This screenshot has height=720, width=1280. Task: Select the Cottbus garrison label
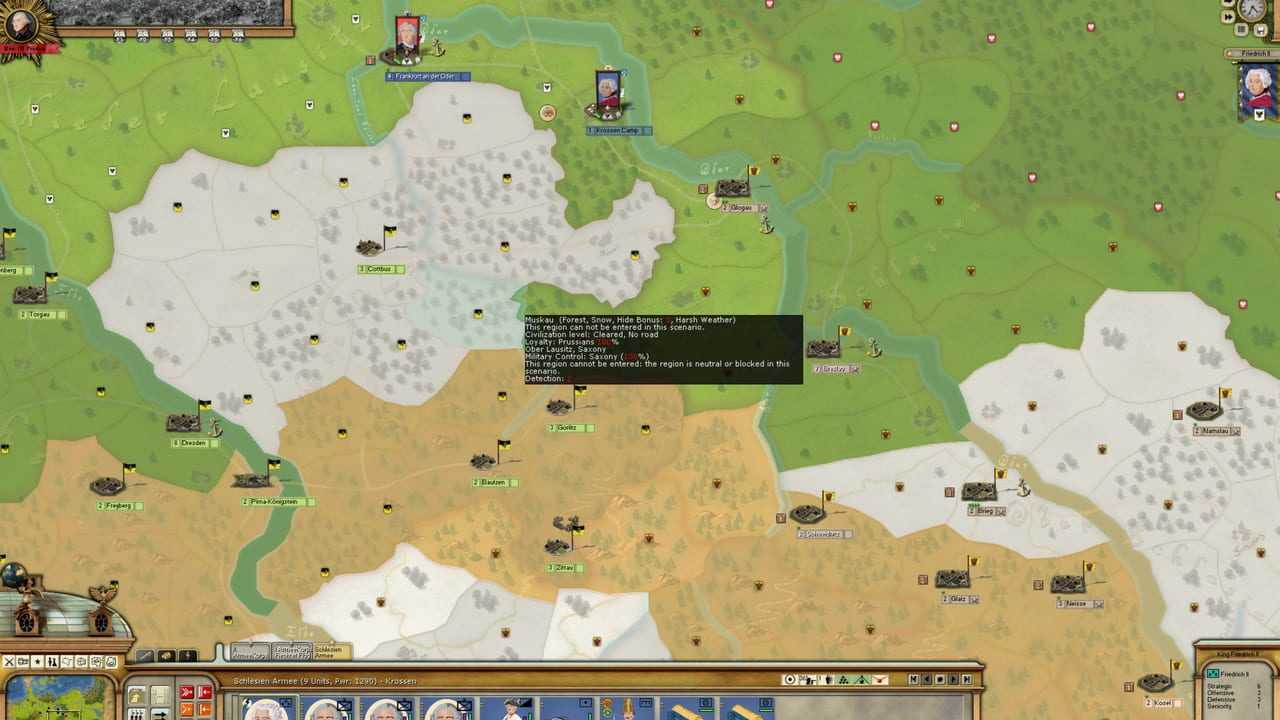(x=380, y=269)
